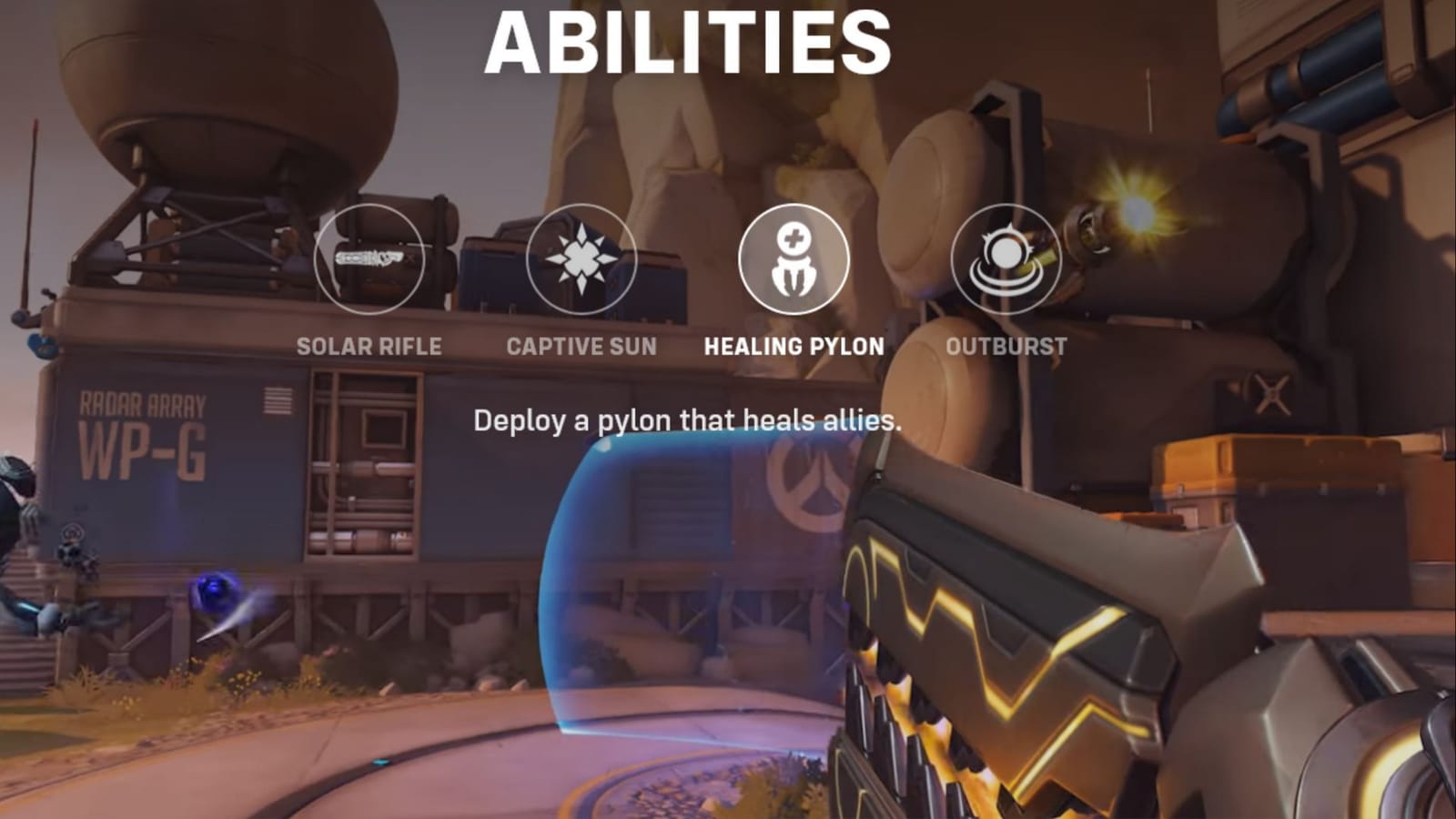Open the Captive Sun label
Viewport: 1456px width, 819px height.
point(581,346)
